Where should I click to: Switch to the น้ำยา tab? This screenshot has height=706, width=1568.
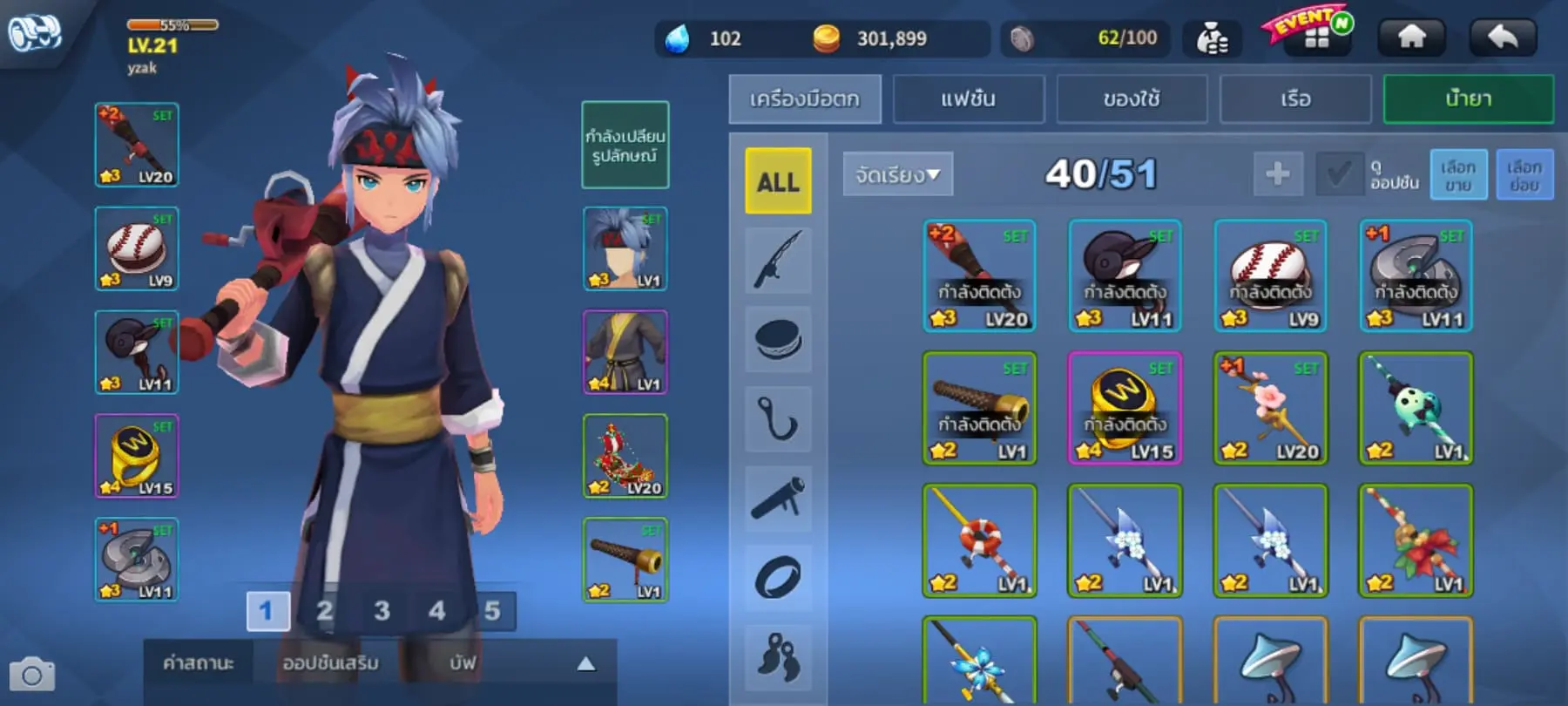tap(1468, 99)
